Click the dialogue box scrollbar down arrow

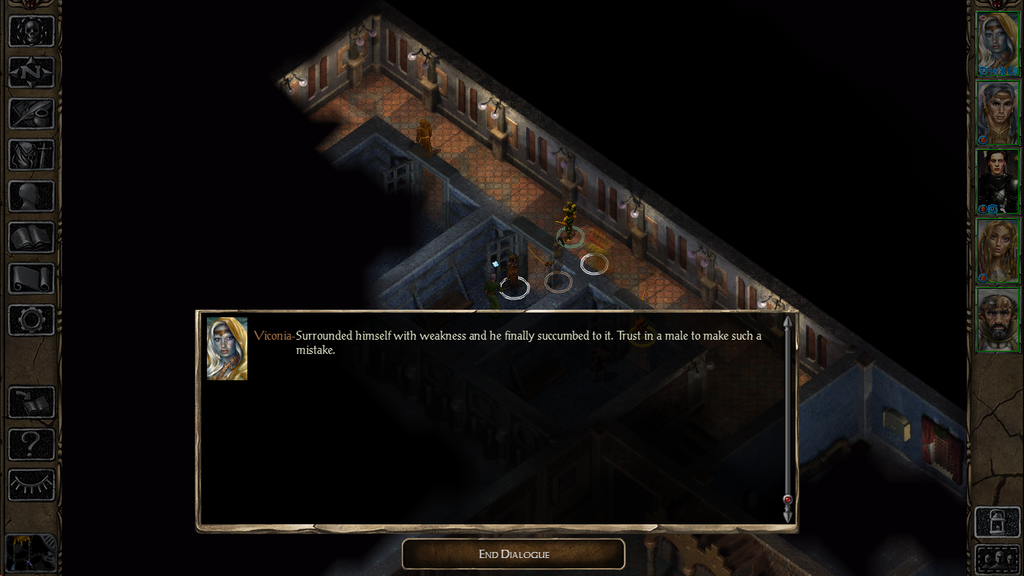788,513
